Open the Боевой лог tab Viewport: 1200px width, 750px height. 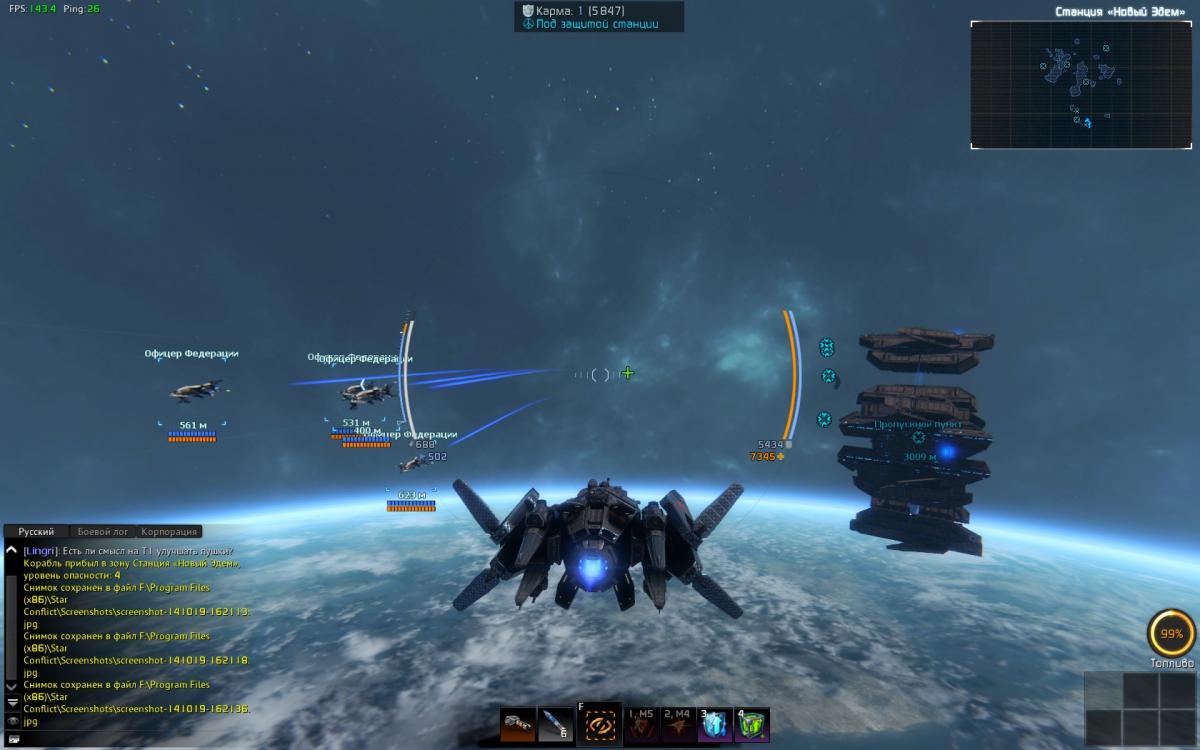(103, 532)
